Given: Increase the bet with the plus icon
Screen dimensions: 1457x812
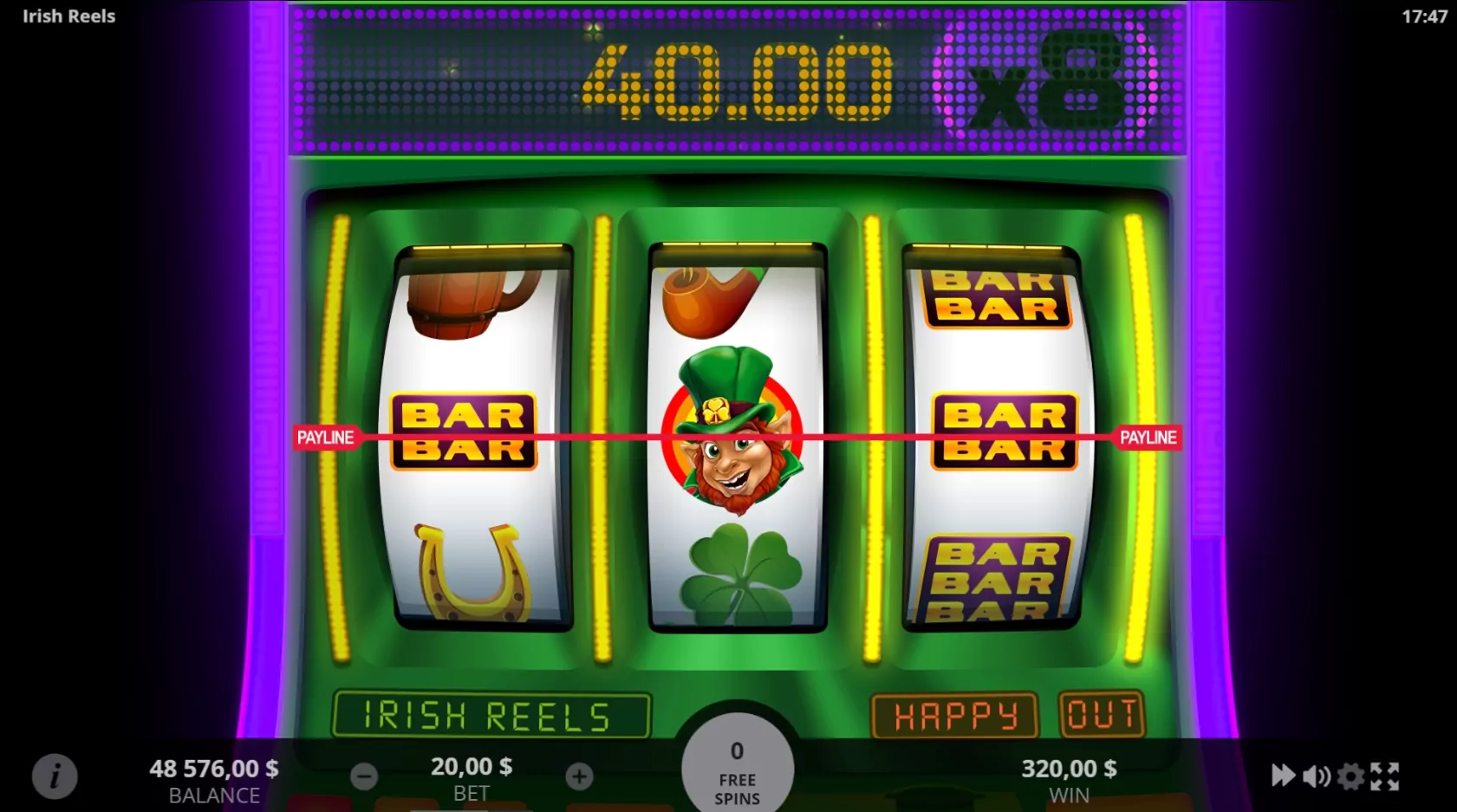Looking at the screenshot, I should tap(578, 776).
